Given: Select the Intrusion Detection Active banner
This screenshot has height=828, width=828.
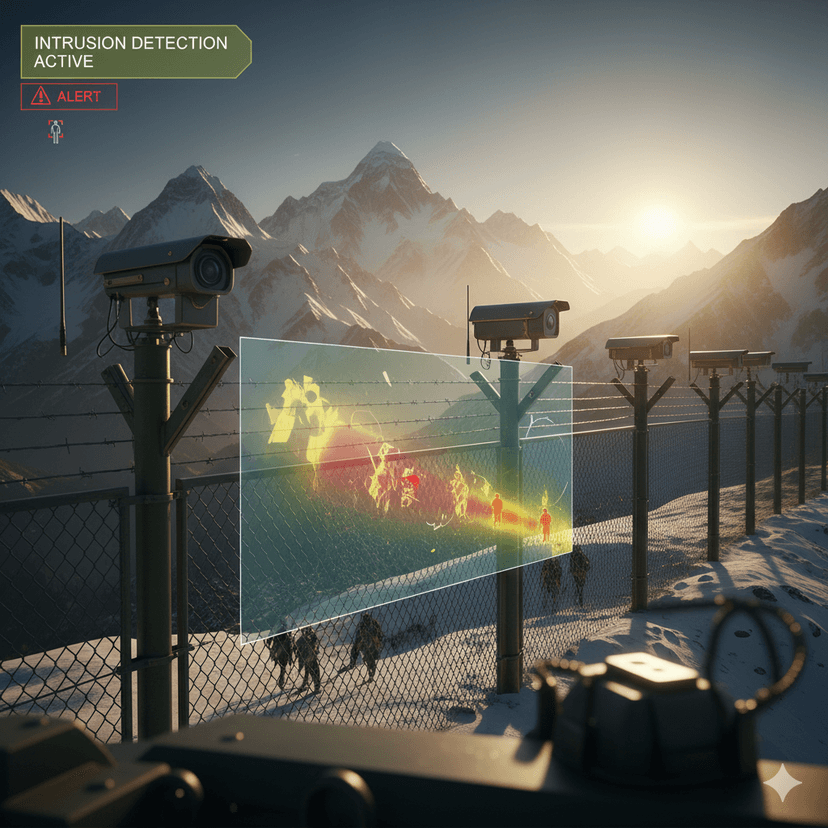Looking at the screenshot, I should [133, 52].
